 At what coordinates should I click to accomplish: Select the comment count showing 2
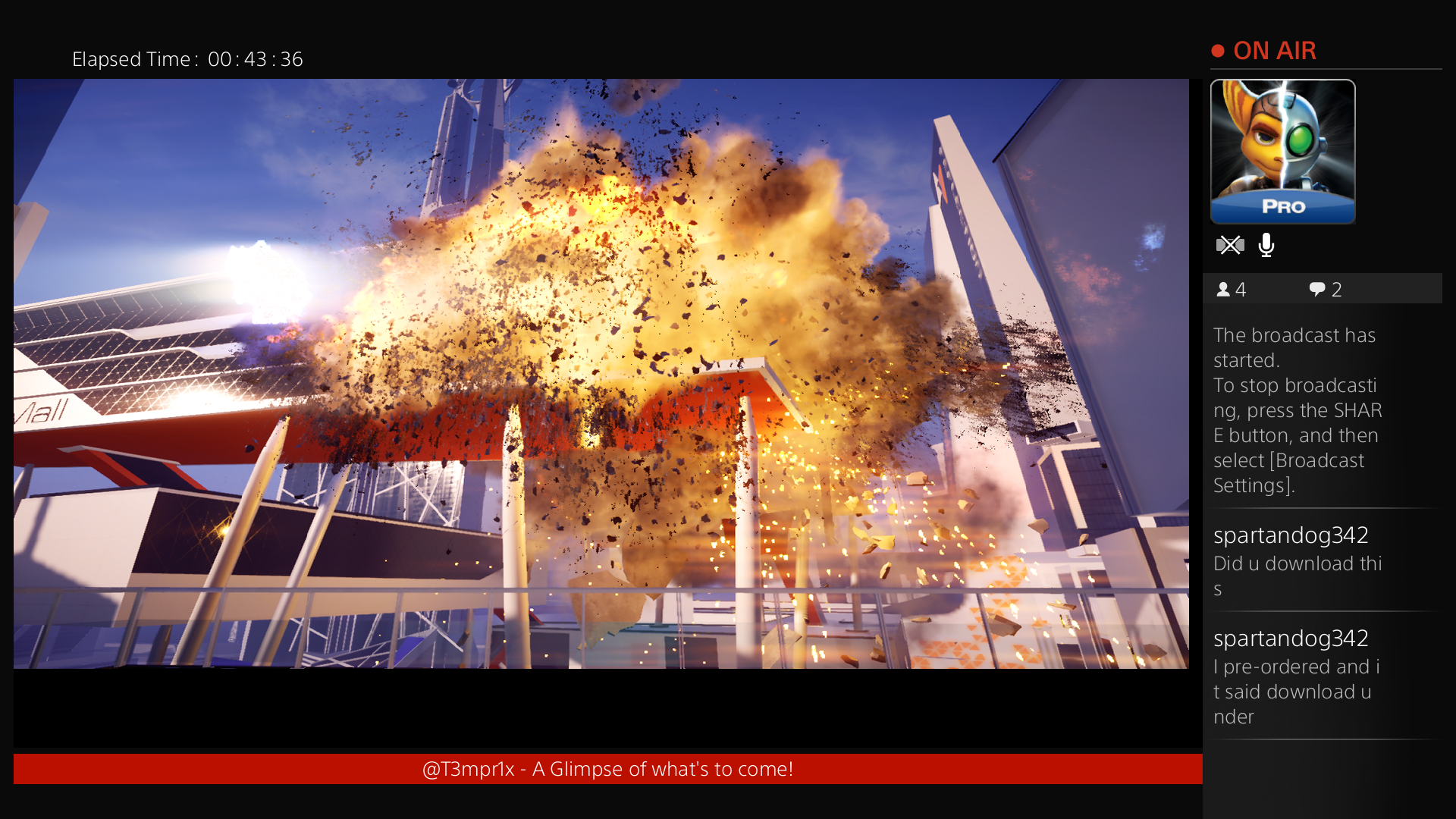(x=1338, y=289)
